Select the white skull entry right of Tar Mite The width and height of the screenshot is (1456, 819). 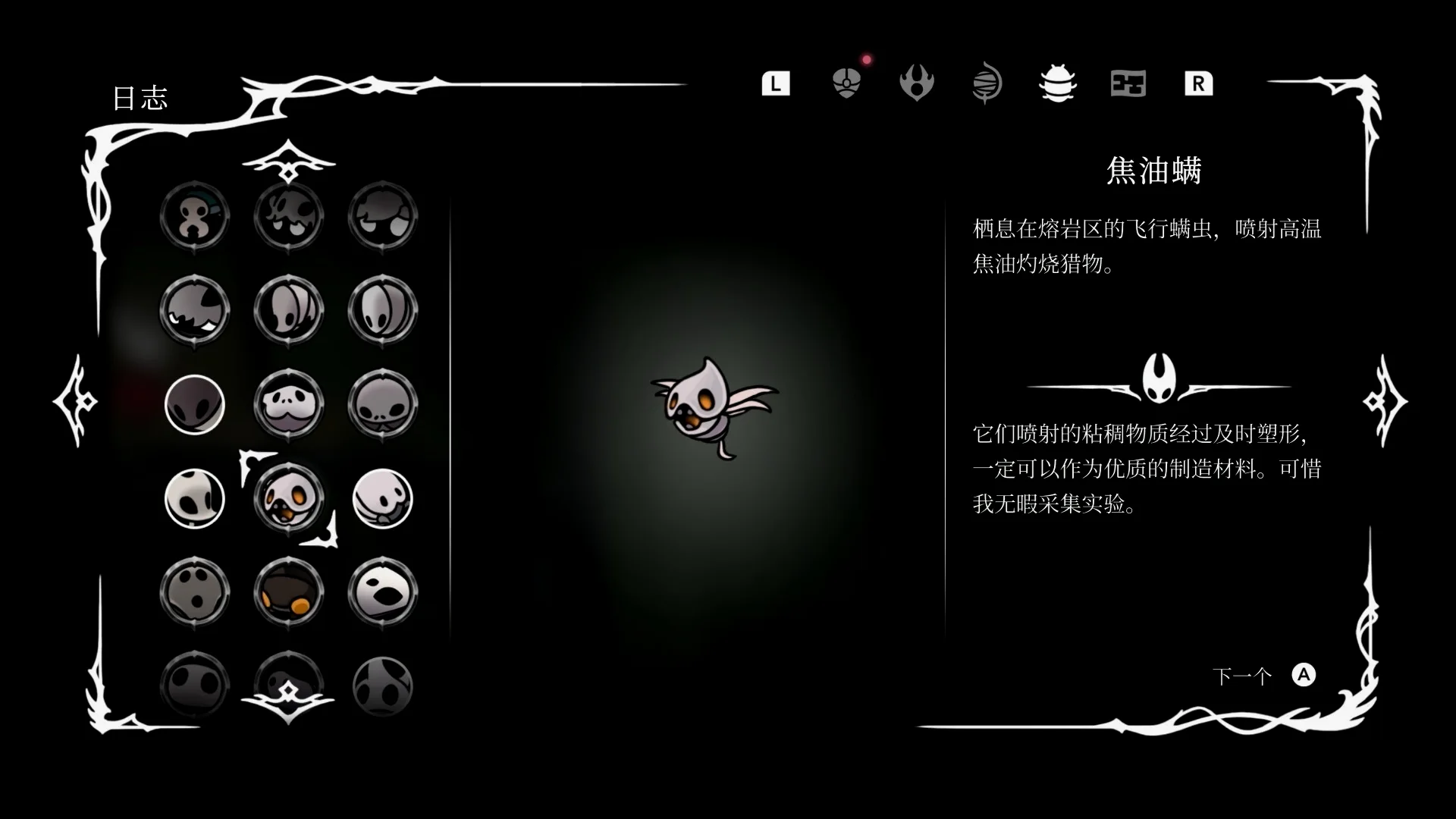(x=382, y=498)
